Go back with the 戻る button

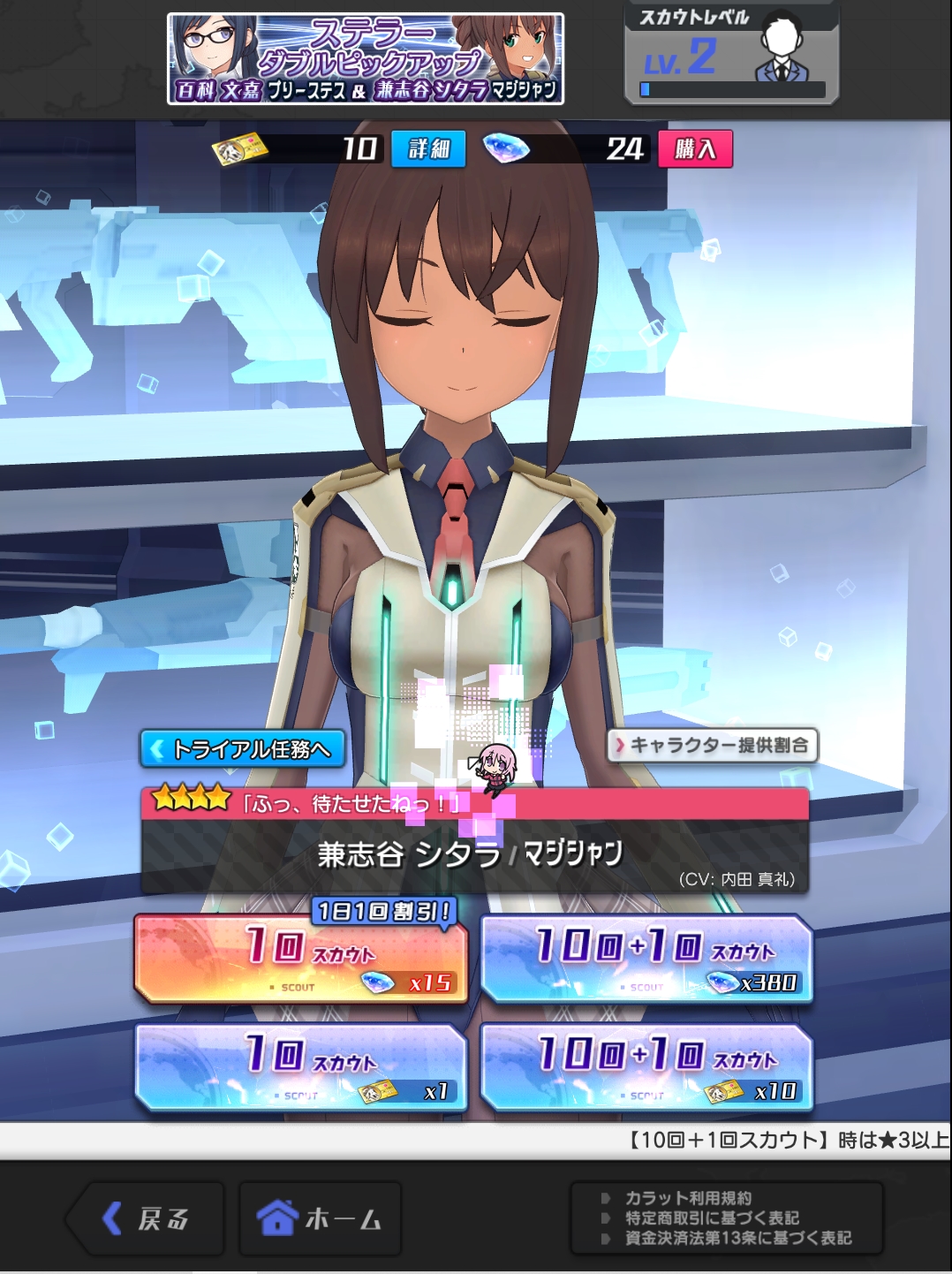(x=146, y=1219)
